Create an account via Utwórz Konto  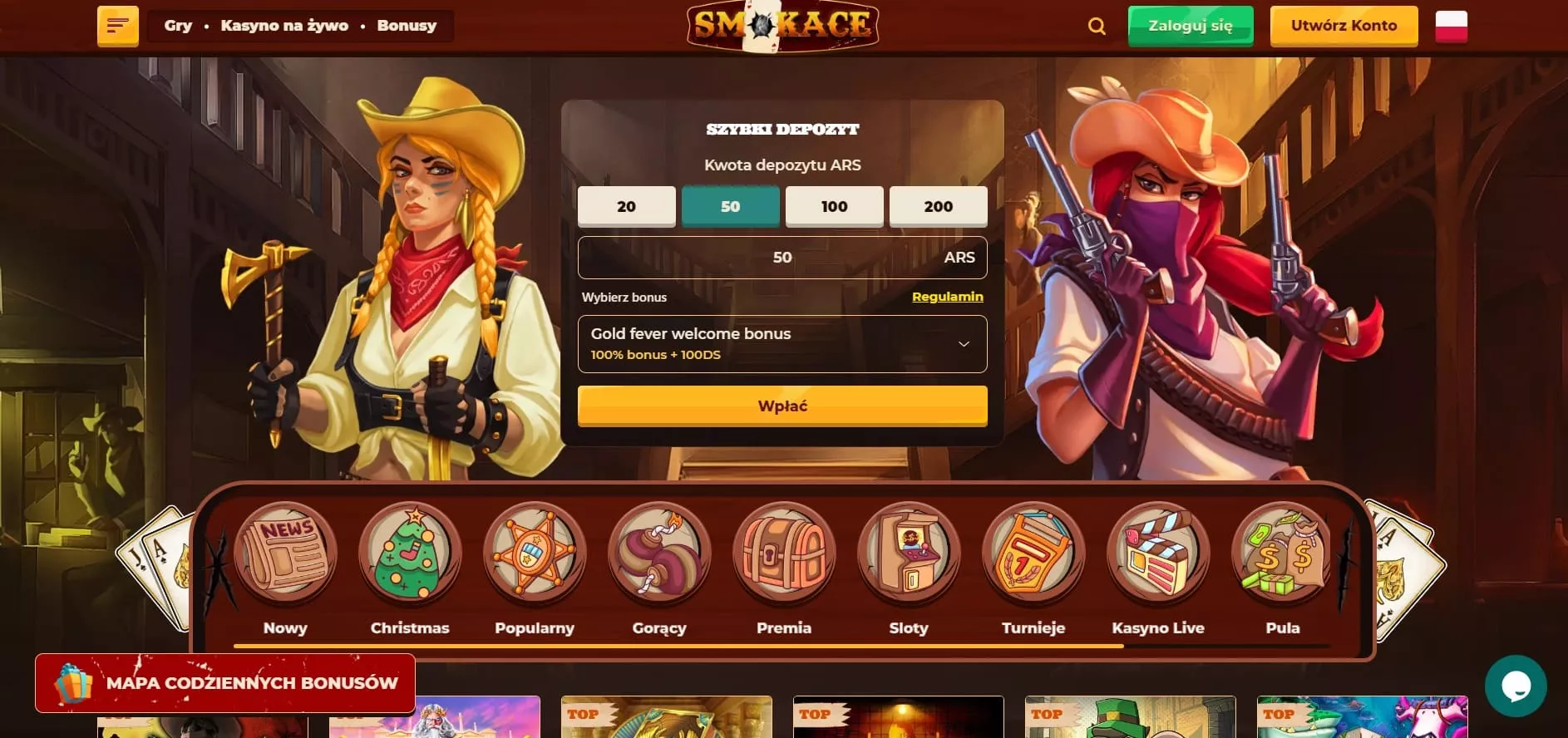coord(1344,26)
